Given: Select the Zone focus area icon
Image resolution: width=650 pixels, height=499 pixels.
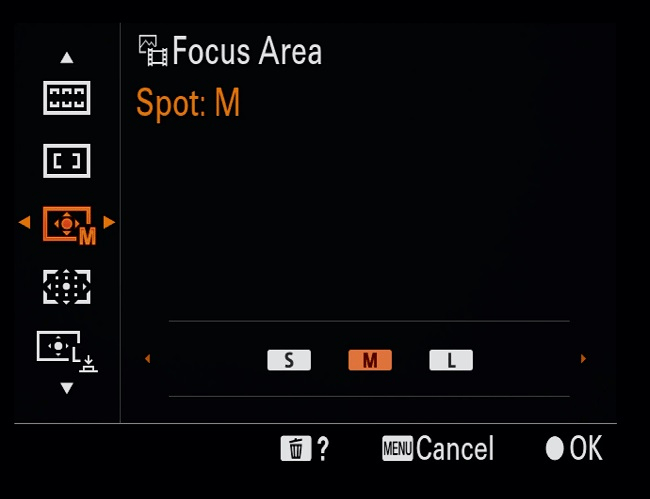Looking at the screenshot, I should pyautogui.click(x=67, y=97).
